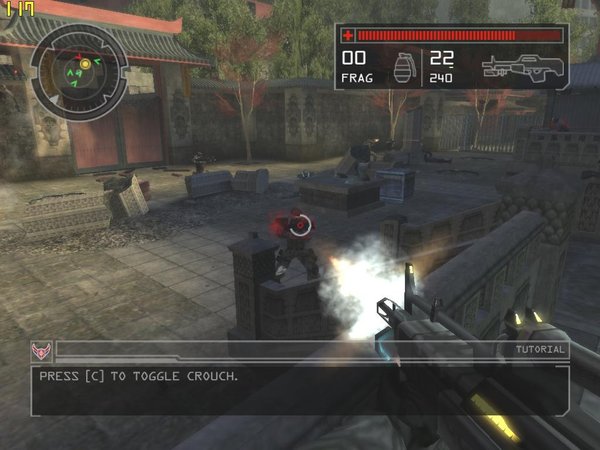Image resolution: width=600 pixels, height=450 pixels.
Task: Select the assault rifle weapon icon
Action: pyautogui.click(x=522, y=67)
